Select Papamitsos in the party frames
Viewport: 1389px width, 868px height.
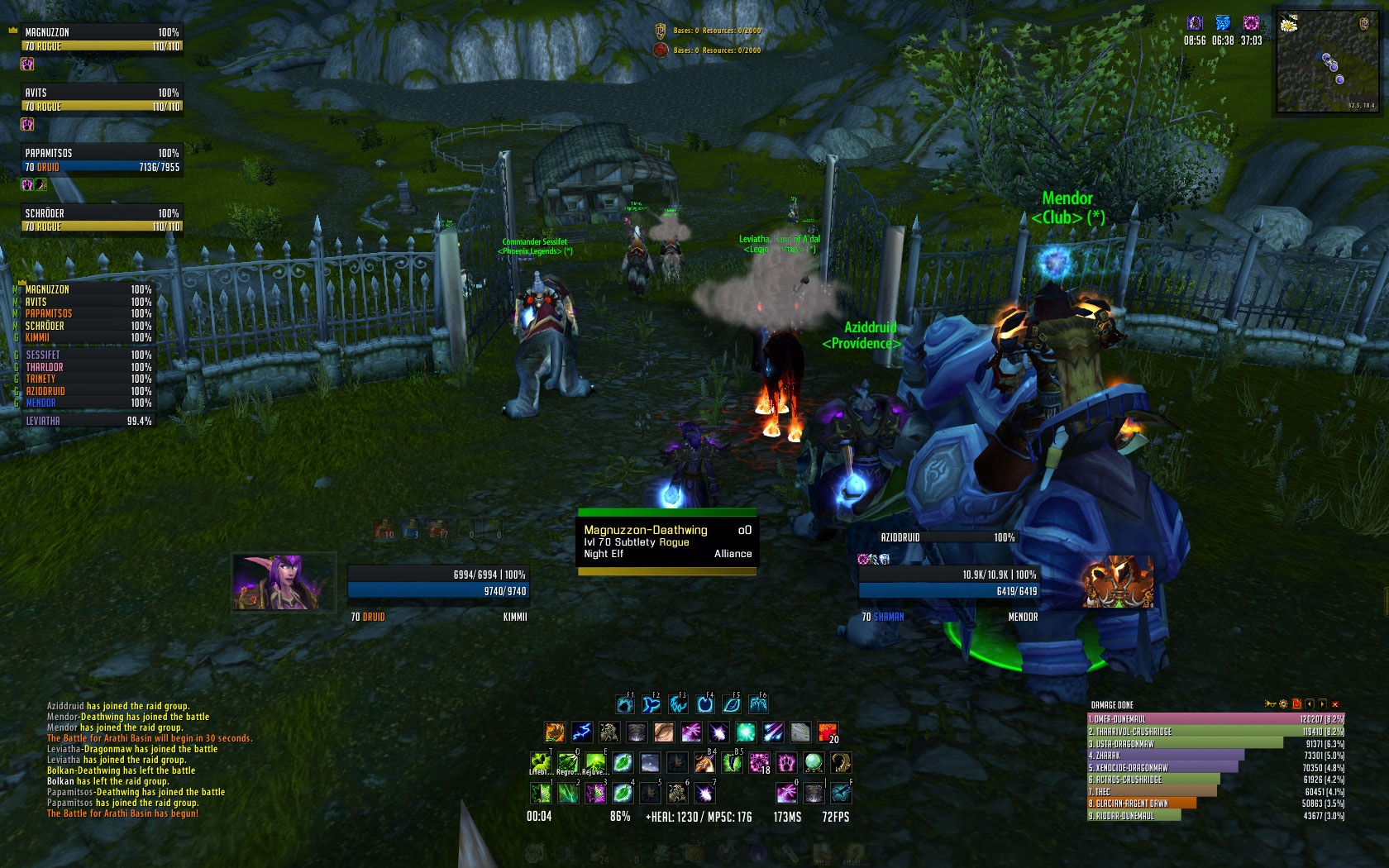click(x=101, y=160)
